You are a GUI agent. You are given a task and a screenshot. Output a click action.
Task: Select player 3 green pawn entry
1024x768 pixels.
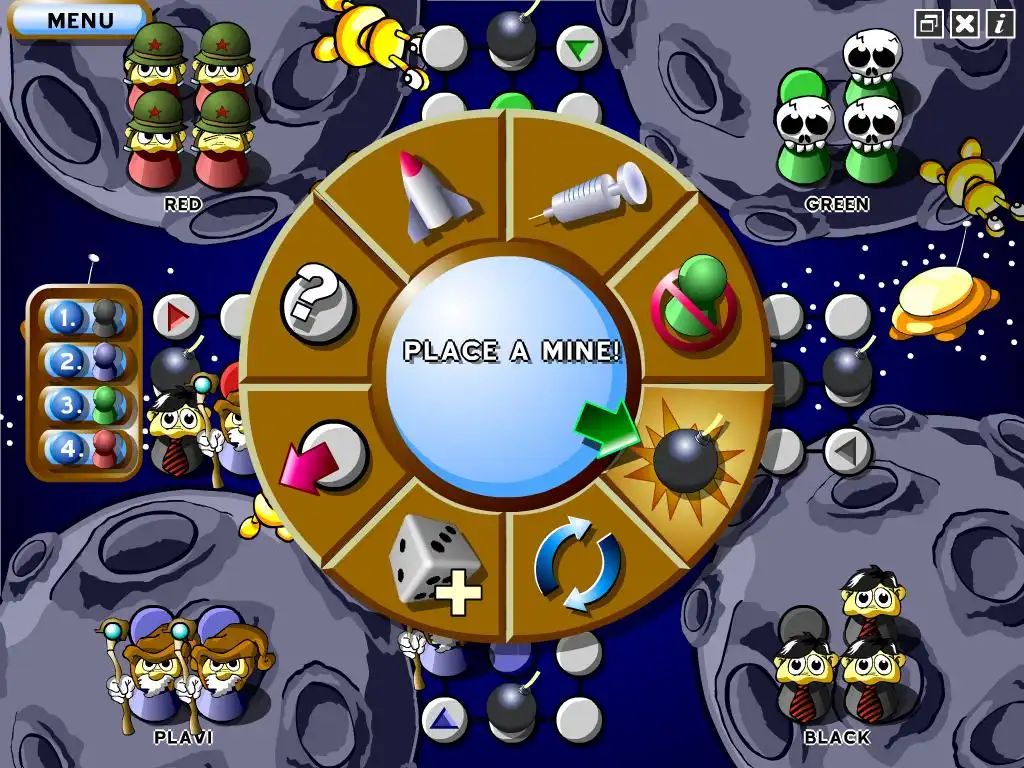coord(86,405)
